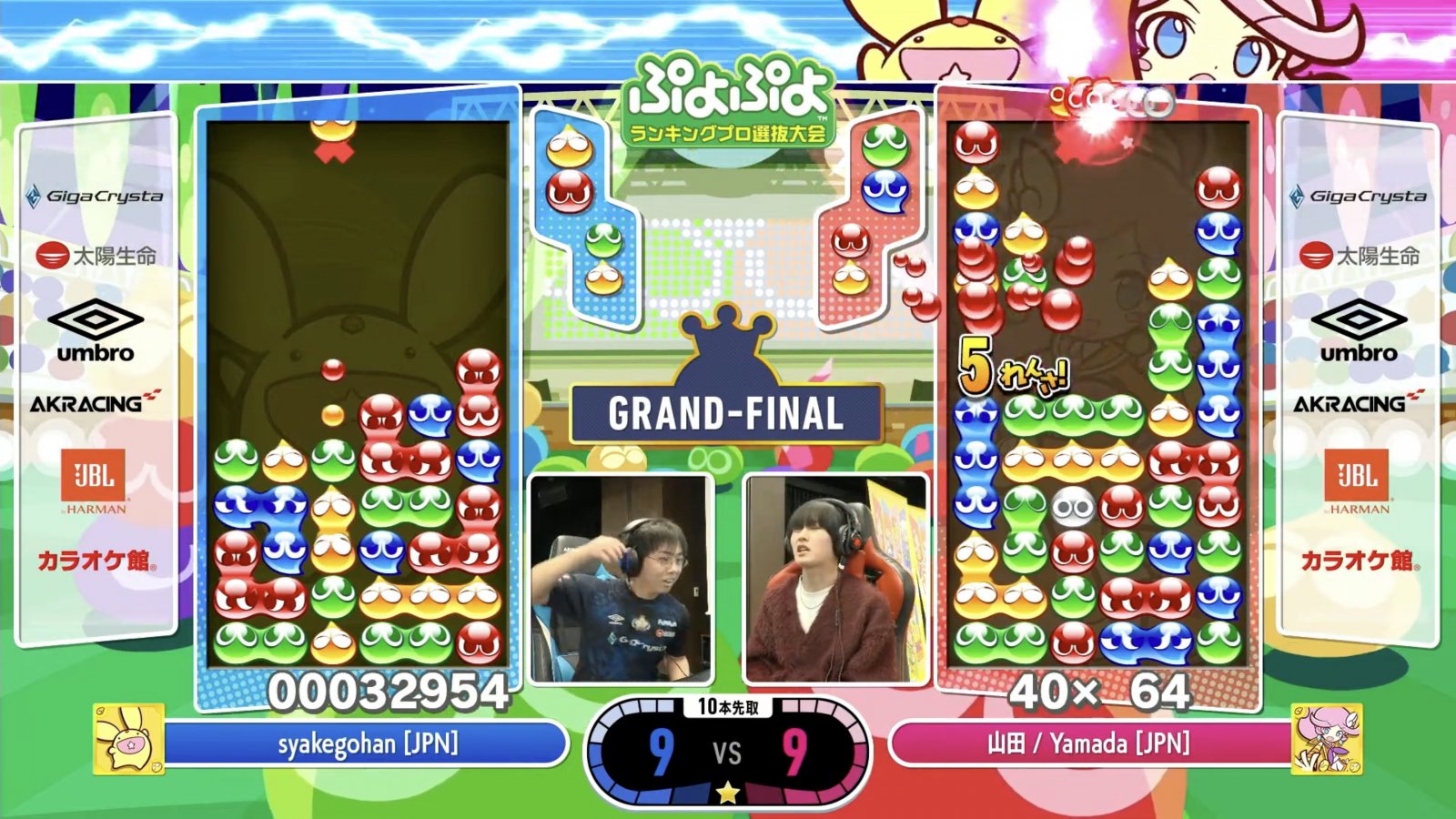This screenshot has height=819, width=1456.
Task: Select the syakegohan [JPN] name banner
Action: click(367, 744)
